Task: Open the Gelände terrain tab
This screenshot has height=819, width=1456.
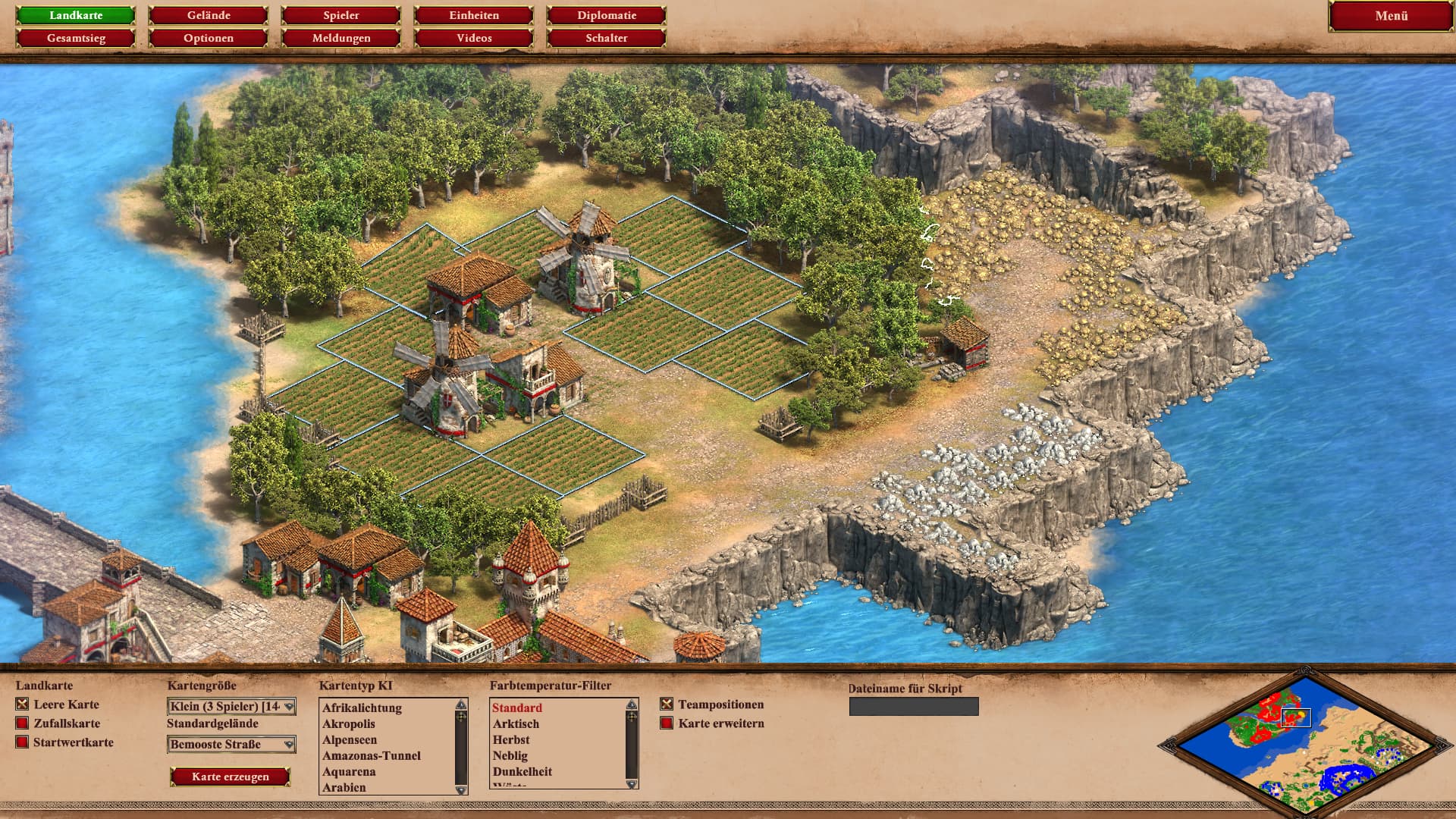Action: (x=209, y=15)
